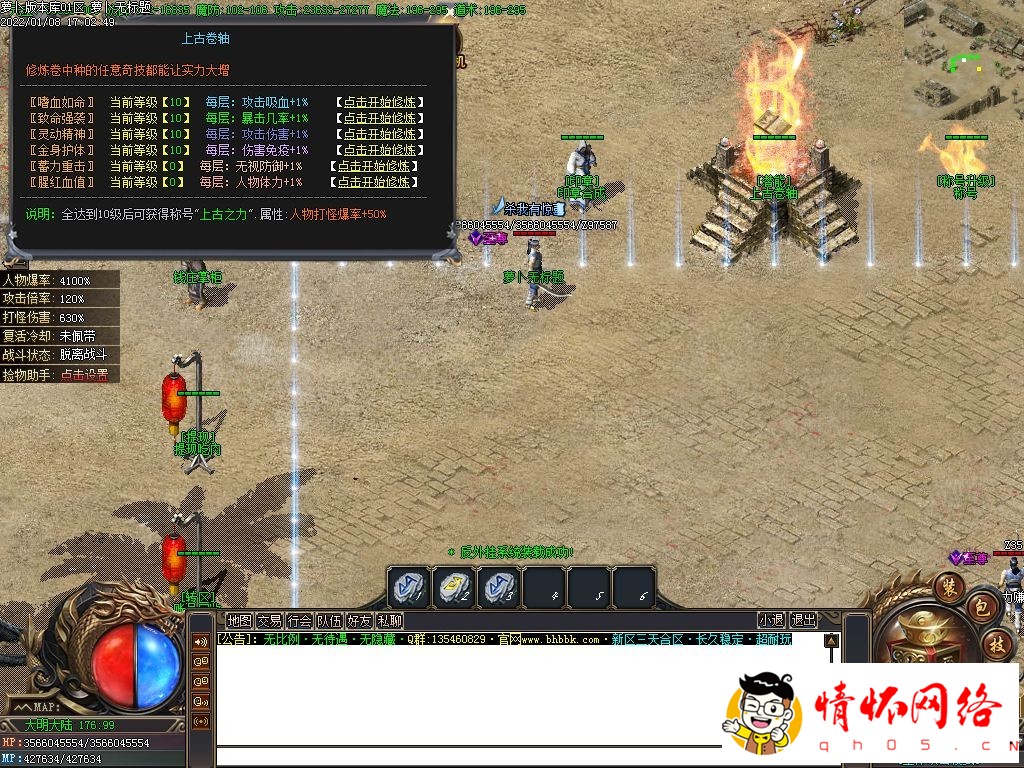Start training 腥红血值 skill
1024x768 pixels.
pyautogui.click(x=374, y=182)
